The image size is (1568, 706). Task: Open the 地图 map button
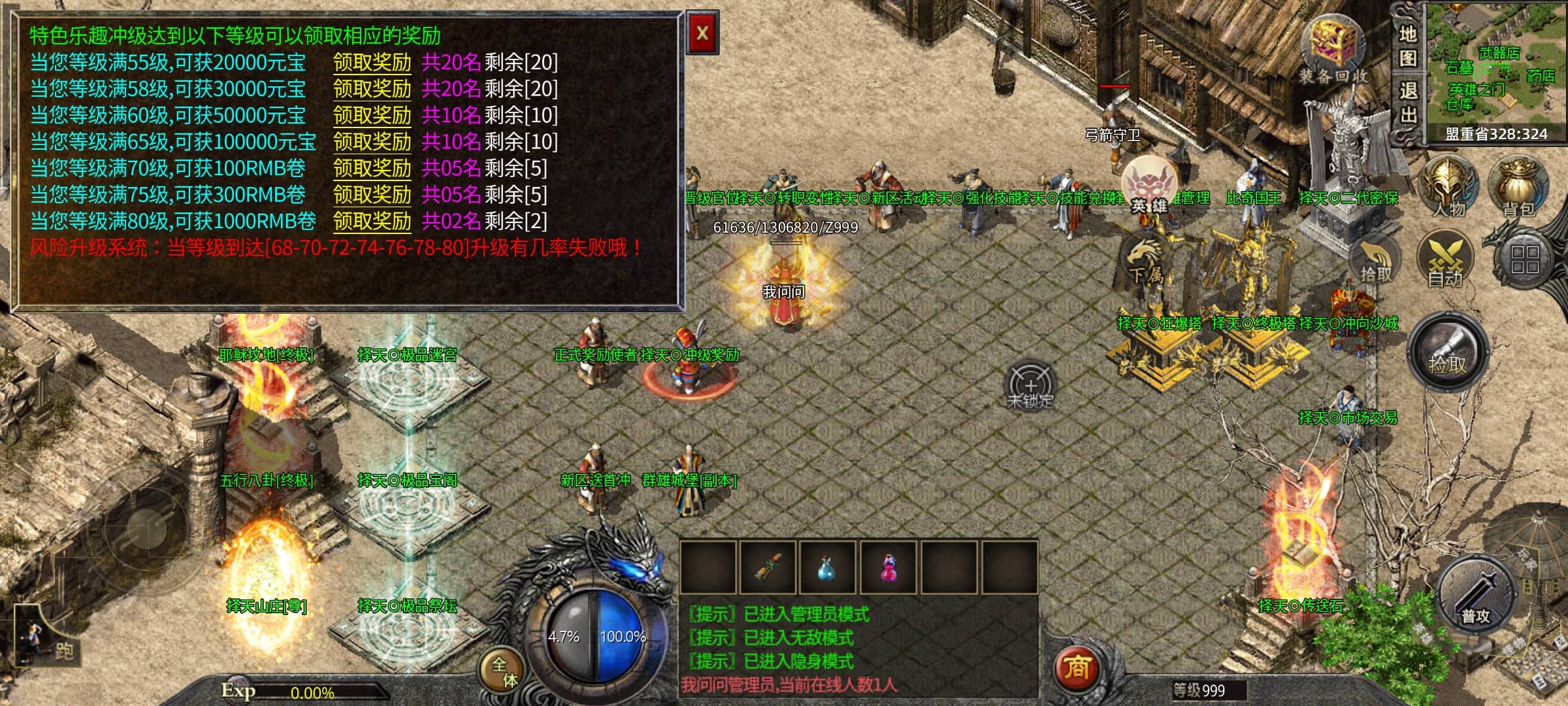click(1407, 46)
